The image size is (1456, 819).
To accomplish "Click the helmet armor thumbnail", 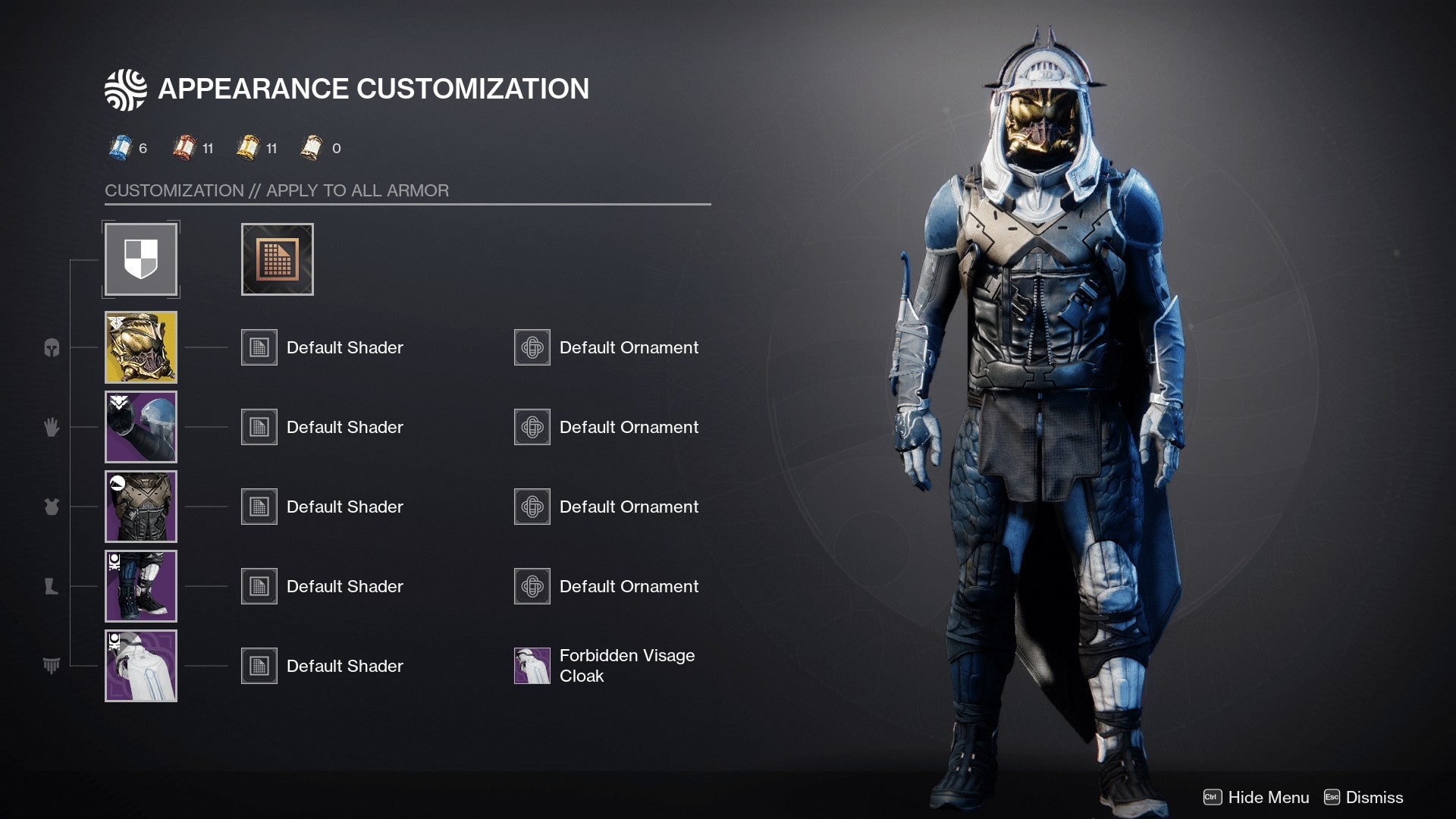I will (x=141, y=347).
